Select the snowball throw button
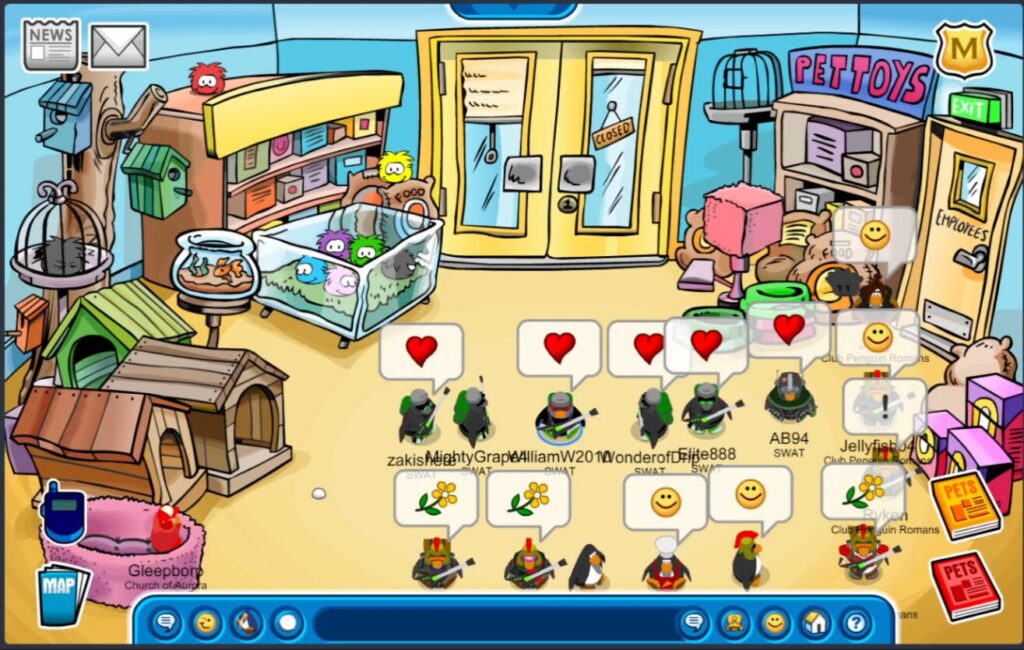 coord(287,624)
